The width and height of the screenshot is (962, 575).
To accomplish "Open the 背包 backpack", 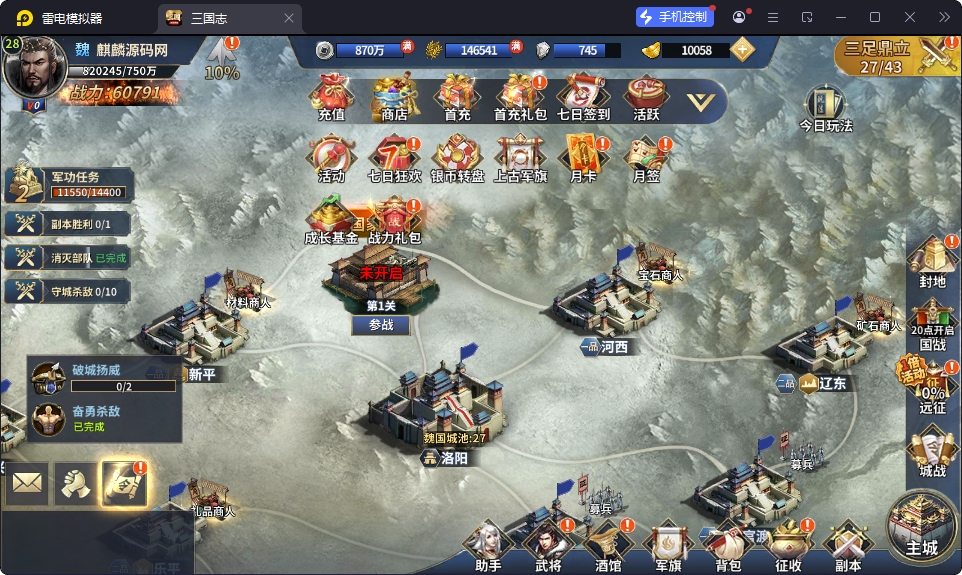I will [728, 546].
